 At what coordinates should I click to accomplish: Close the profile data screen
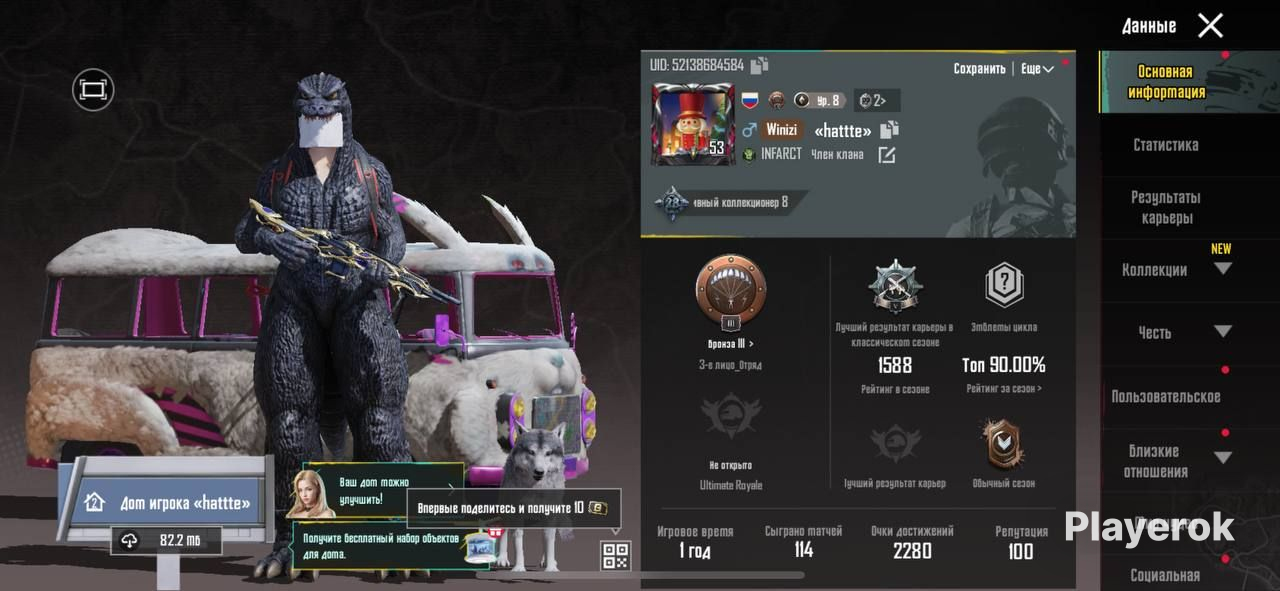click(x=1210, y=26)
